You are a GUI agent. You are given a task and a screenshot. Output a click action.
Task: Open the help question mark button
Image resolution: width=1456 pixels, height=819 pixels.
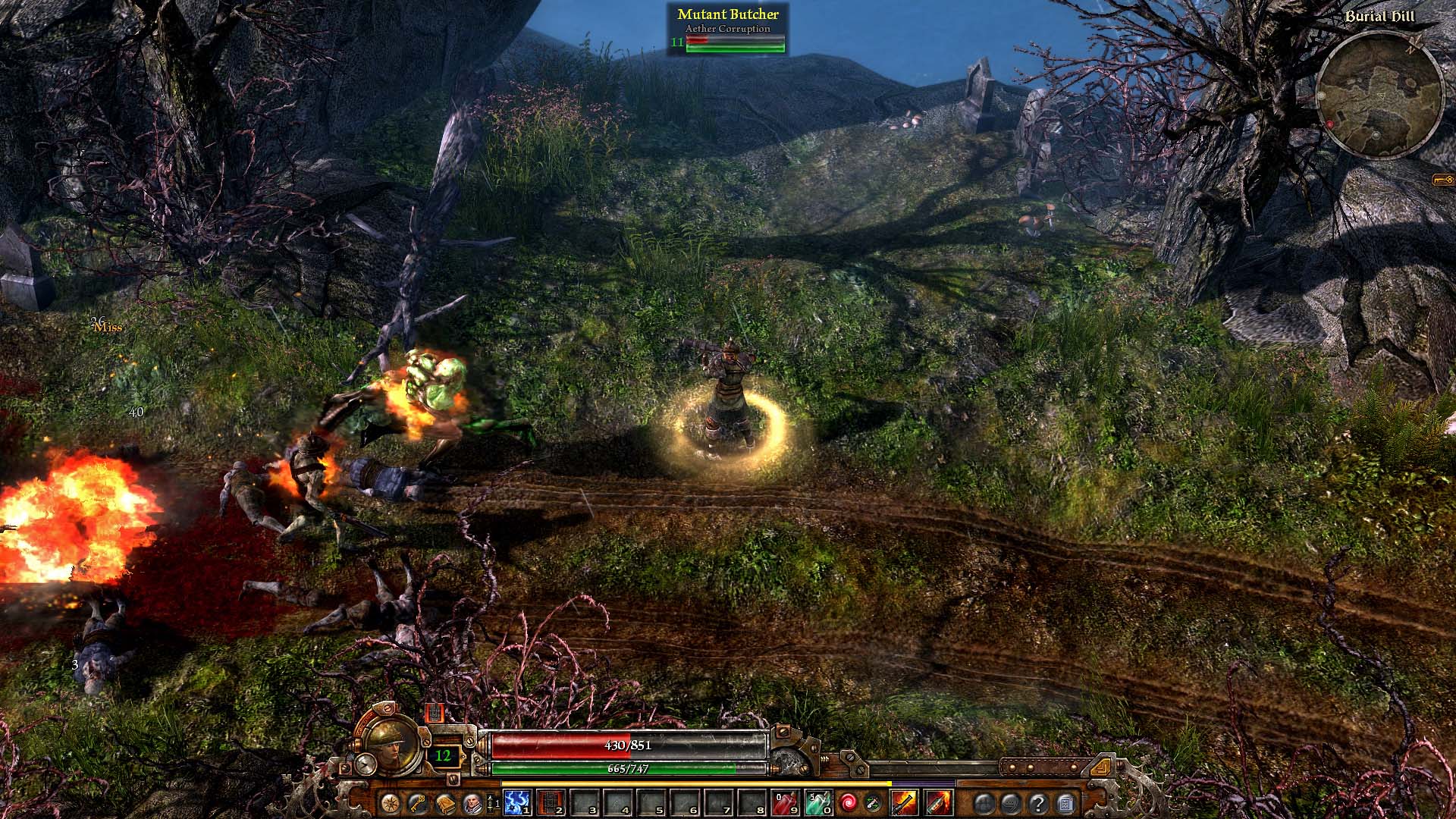coord(1038,803)
